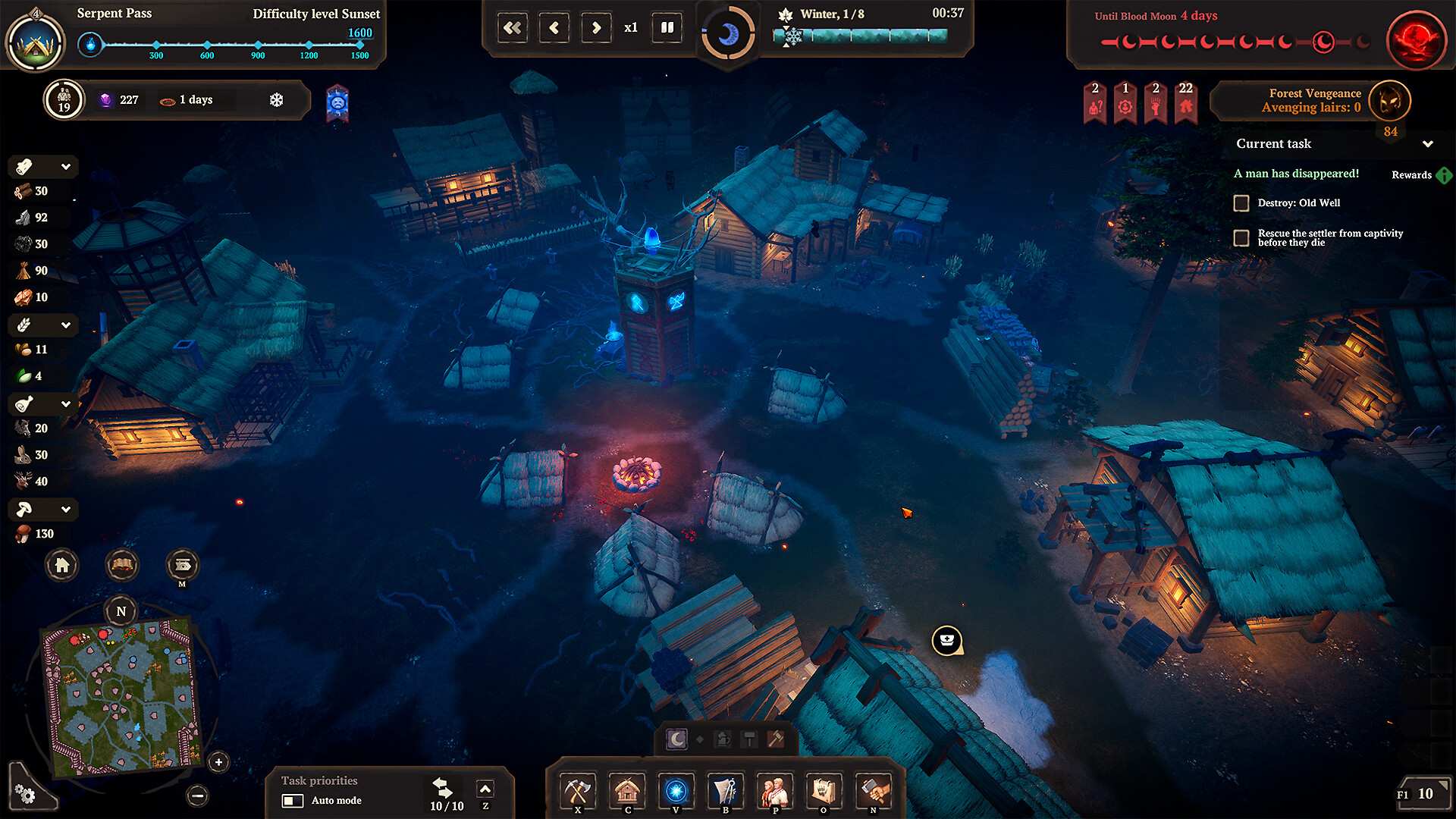
Task: View the Rewards info for current task
Action: (1443, 175)
